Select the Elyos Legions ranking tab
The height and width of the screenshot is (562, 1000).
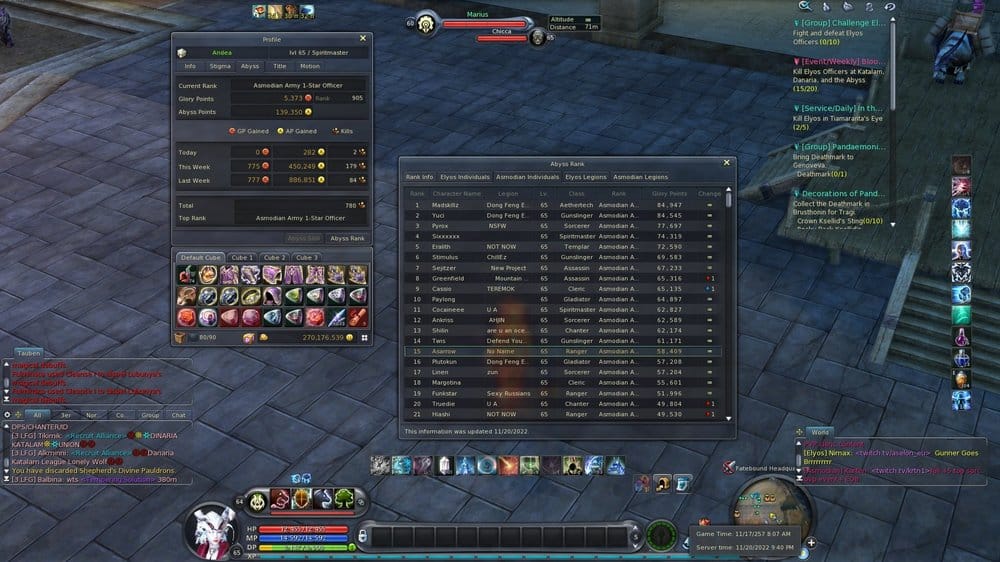tap(586, 177)
